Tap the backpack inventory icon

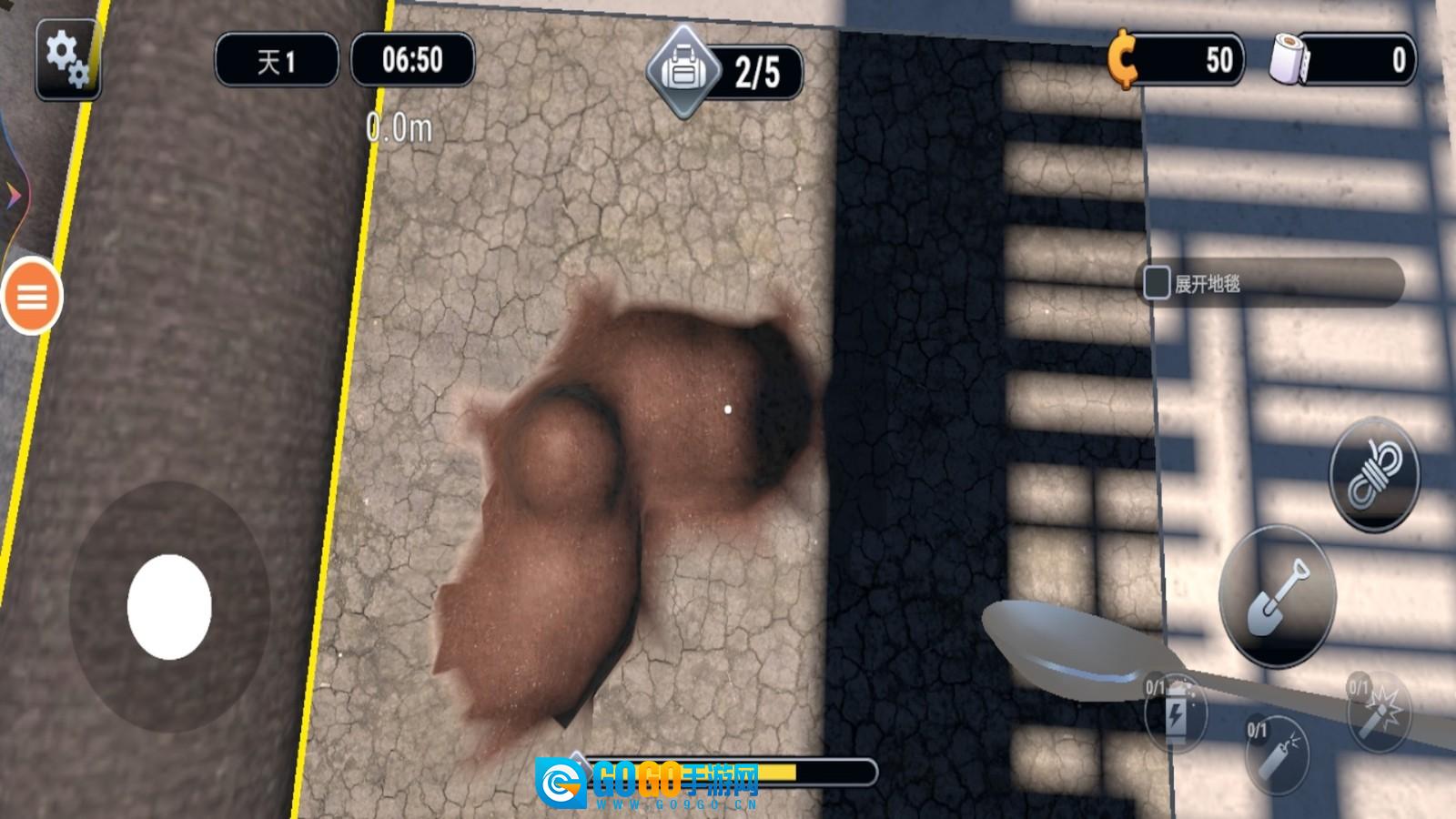[x=682, y=70]
